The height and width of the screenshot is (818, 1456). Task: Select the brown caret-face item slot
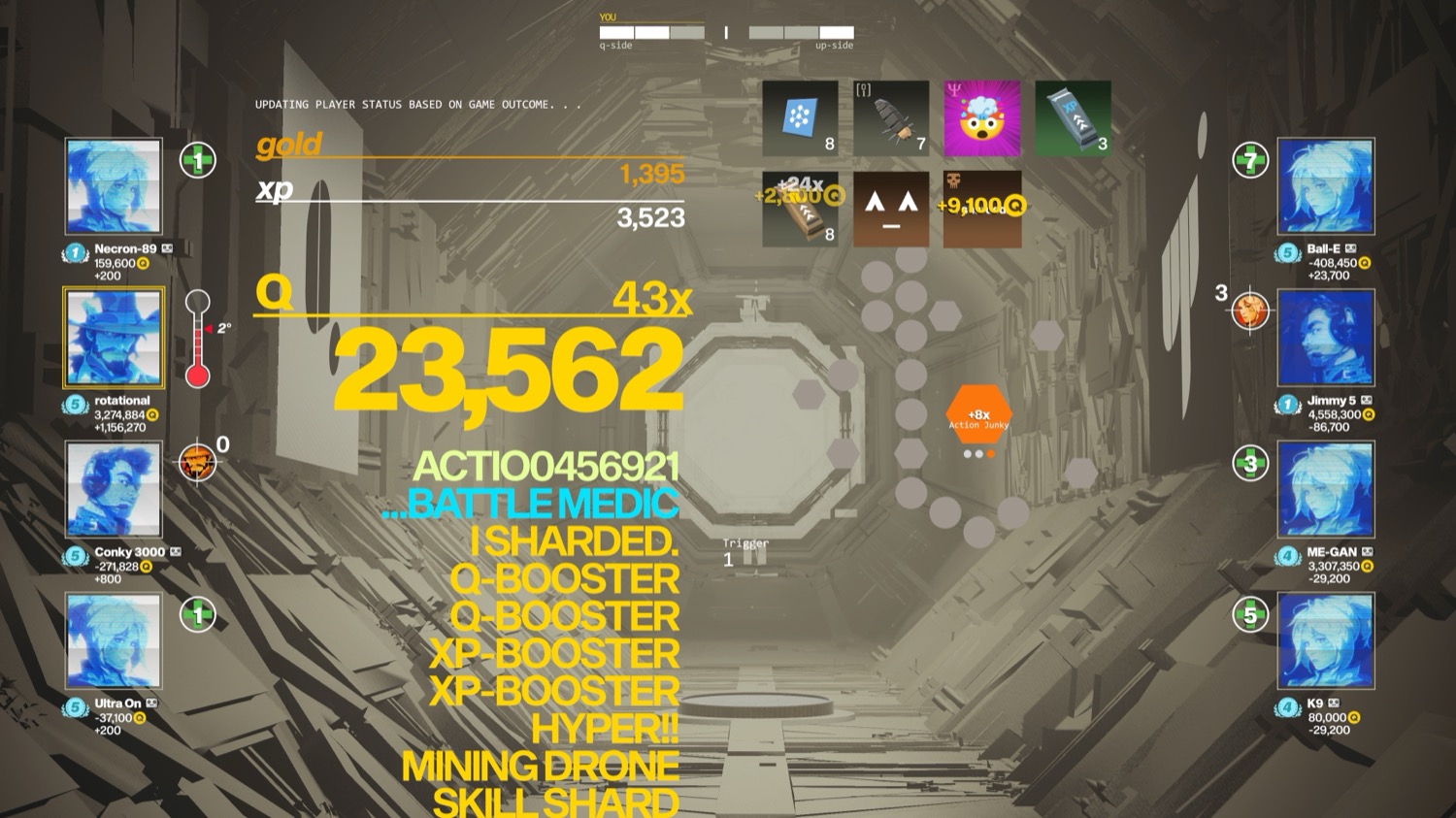tap(891, 209)
